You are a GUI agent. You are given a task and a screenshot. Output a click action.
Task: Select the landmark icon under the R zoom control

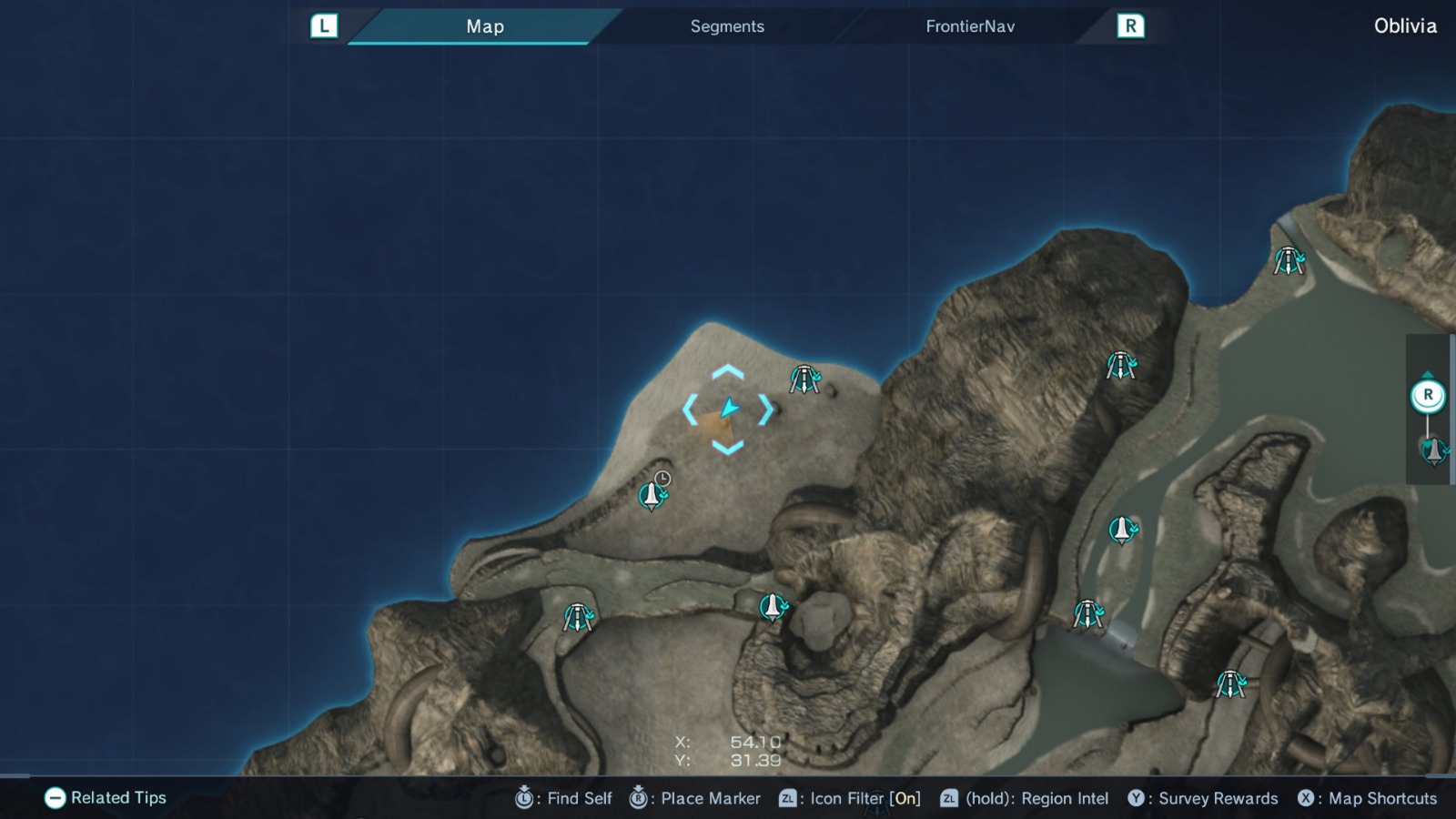pos(1428,449)
